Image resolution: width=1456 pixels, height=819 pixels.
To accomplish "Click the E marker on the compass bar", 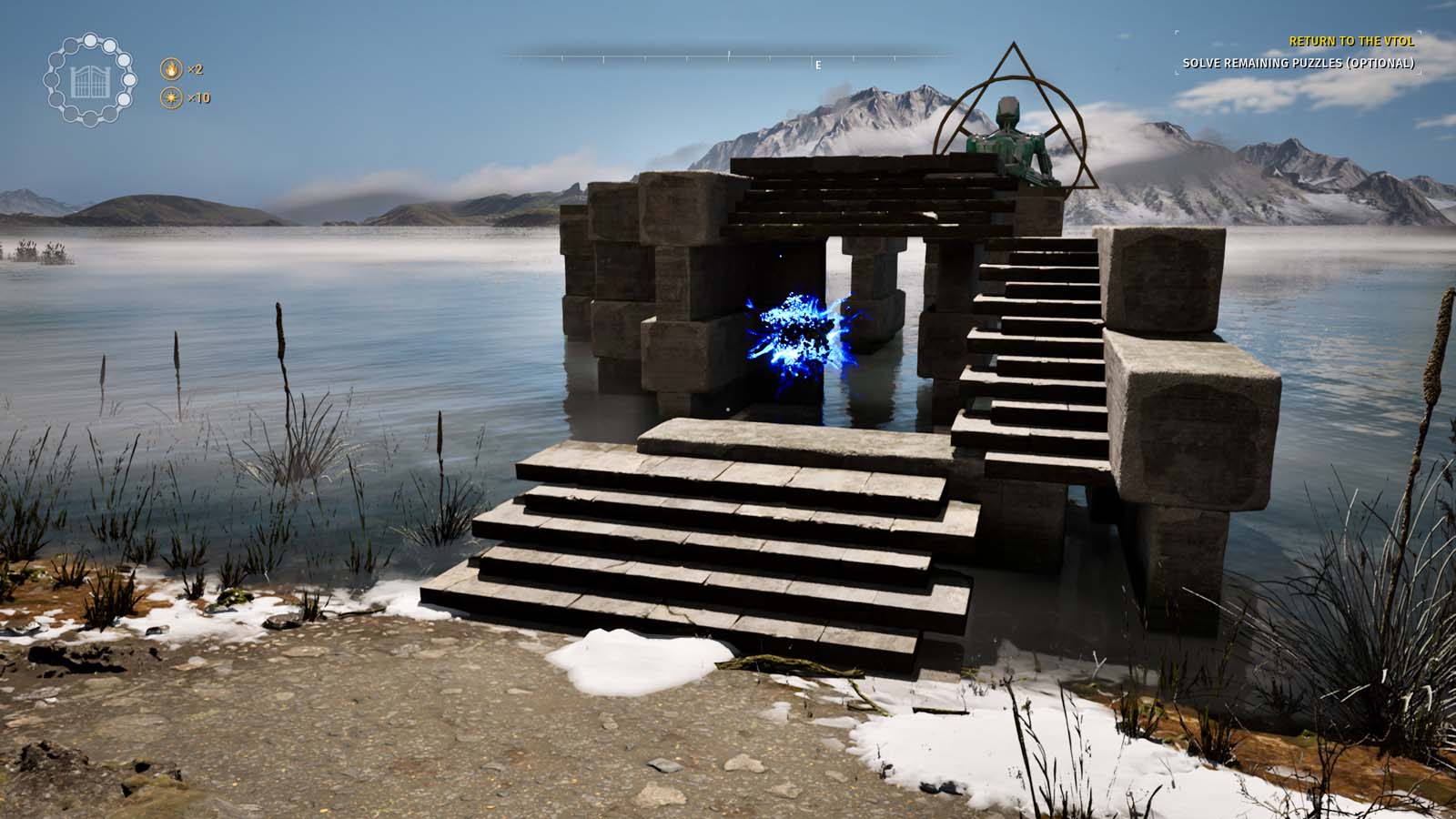I will [818, 65].
